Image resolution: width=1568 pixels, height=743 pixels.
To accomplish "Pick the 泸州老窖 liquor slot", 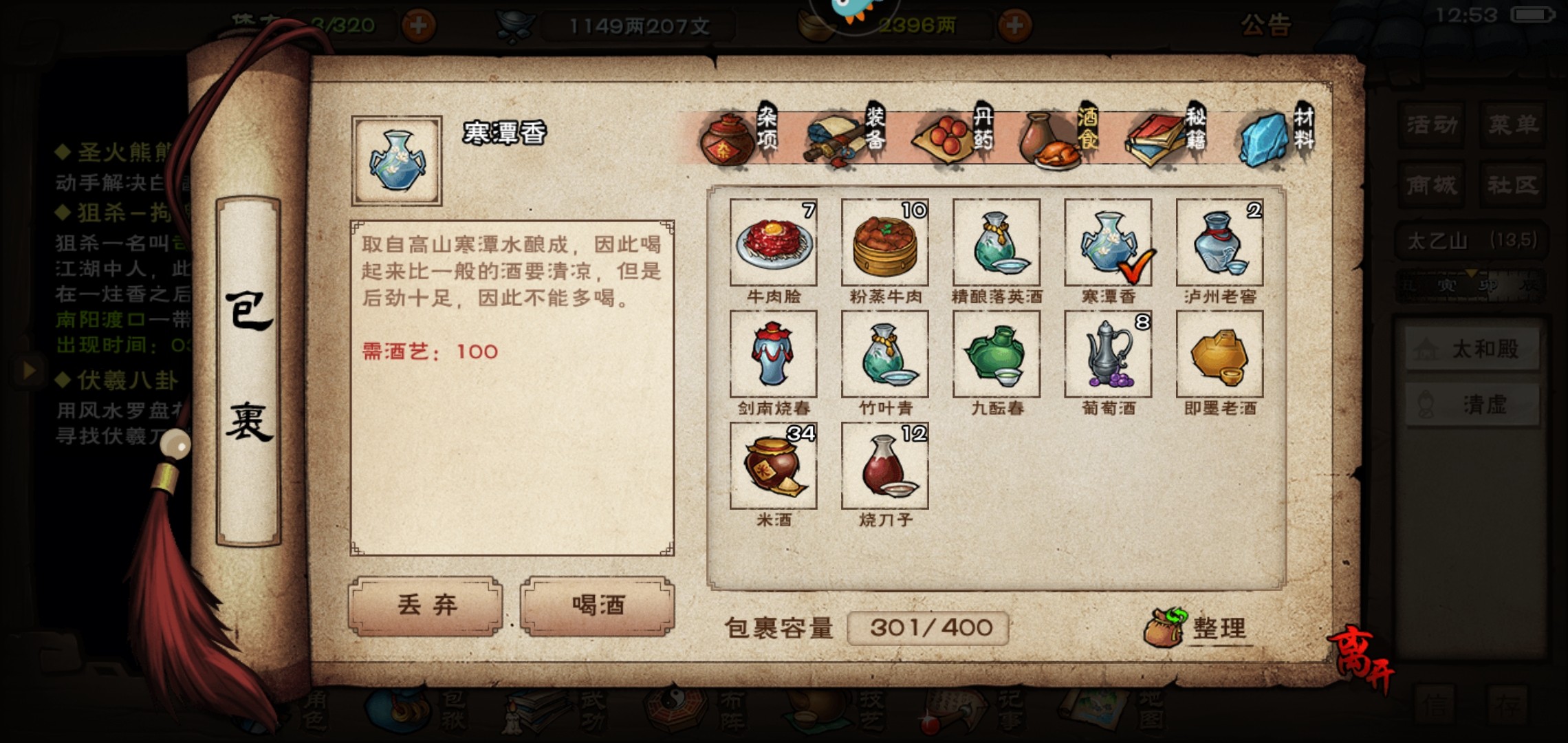I will 1219,243.
